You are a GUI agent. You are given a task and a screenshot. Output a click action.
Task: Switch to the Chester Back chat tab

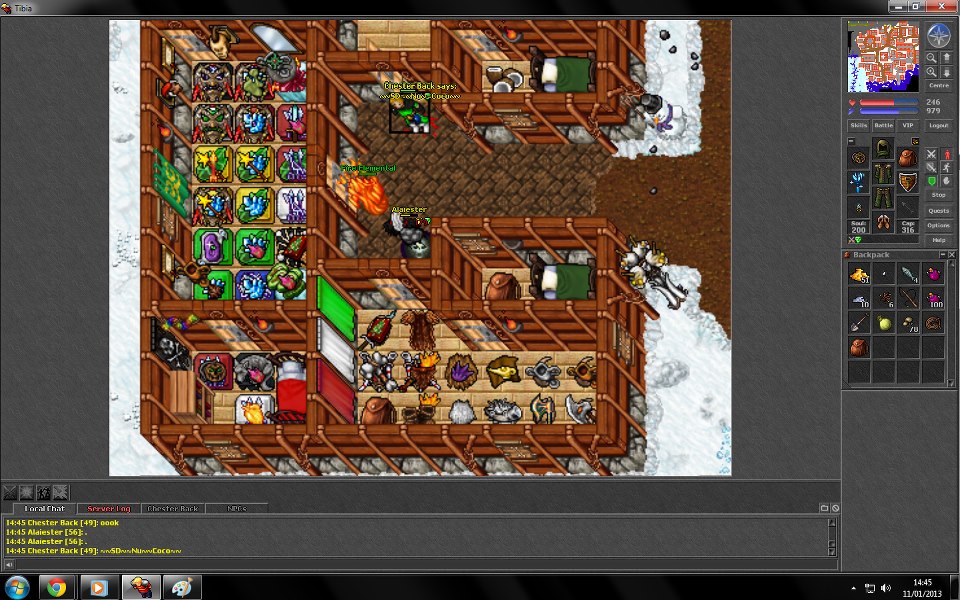(x=174, y=509)
